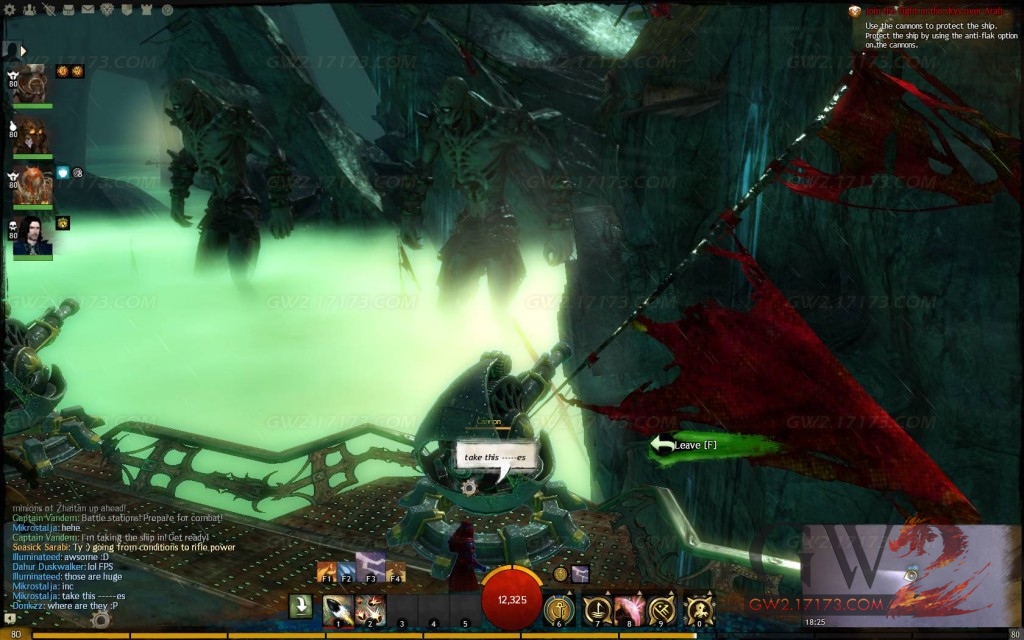Image resolution: width=1024 pixels, height=640 pixels.
Task: Activate the pink utility skill in slot 8
Action: point(629,607)
